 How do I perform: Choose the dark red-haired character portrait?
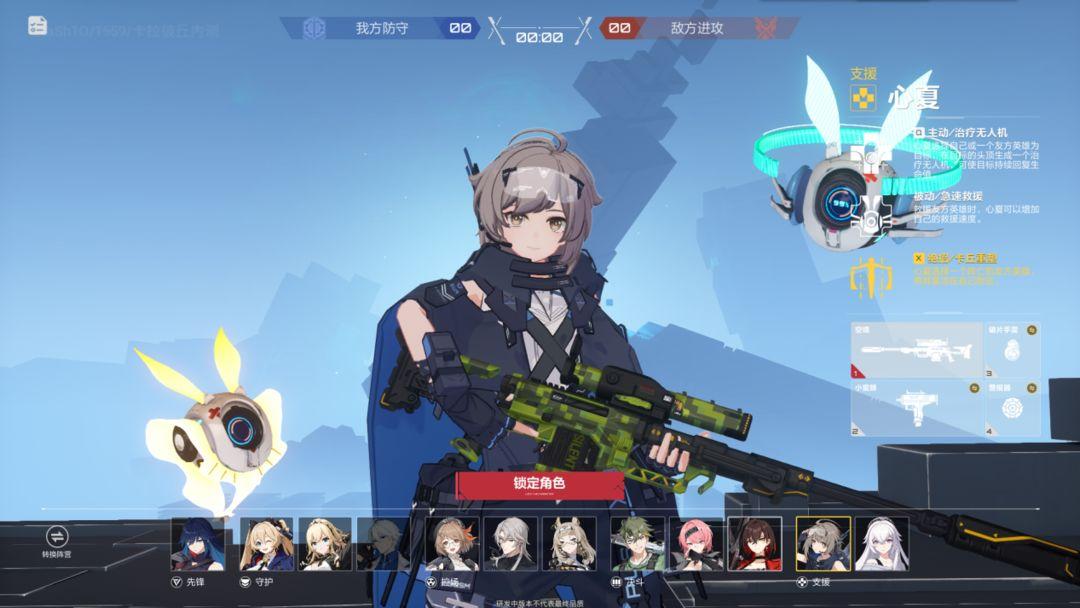(x=755, y=543)
